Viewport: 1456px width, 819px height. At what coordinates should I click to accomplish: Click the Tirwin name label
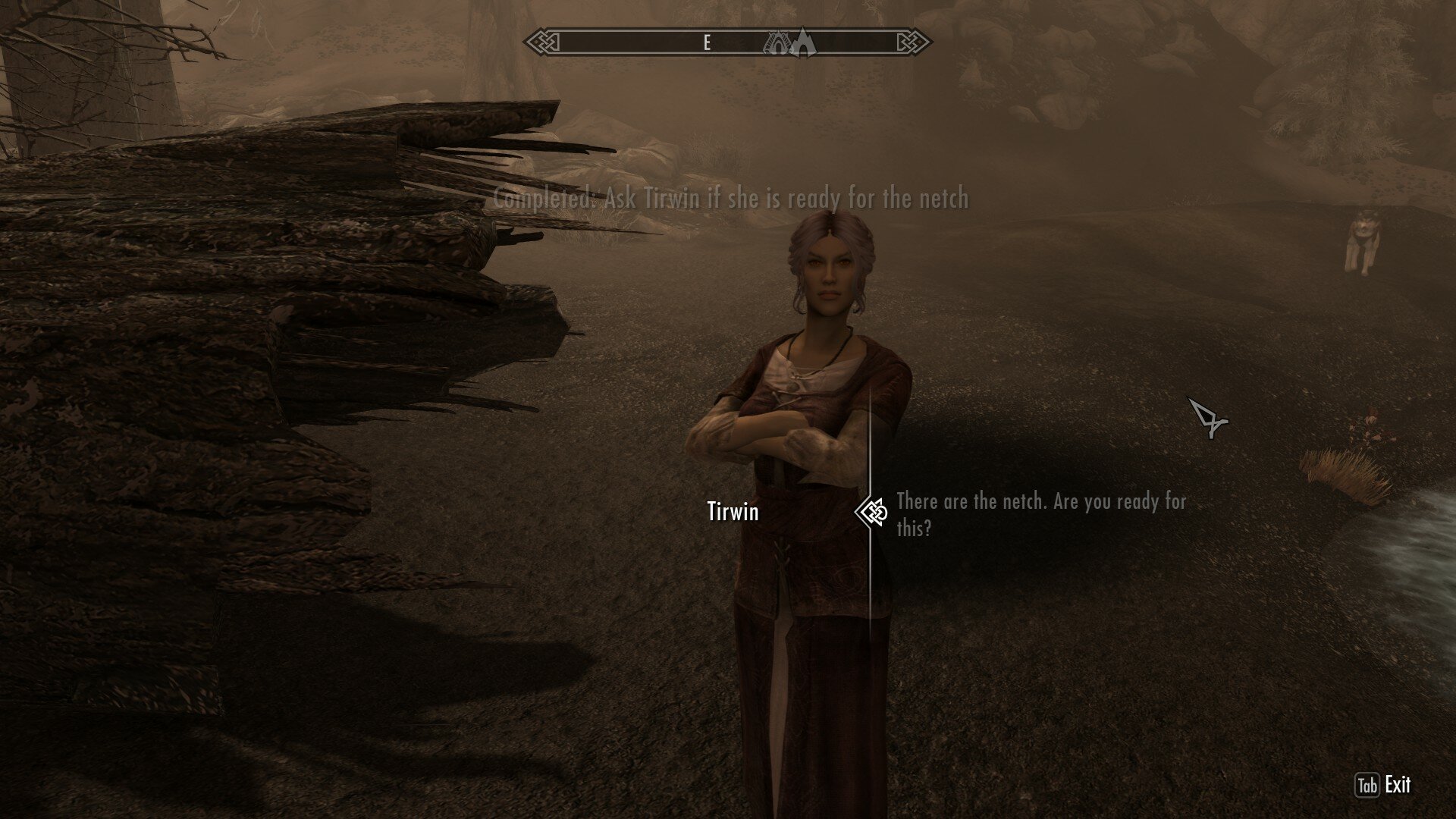coord(734,513)
